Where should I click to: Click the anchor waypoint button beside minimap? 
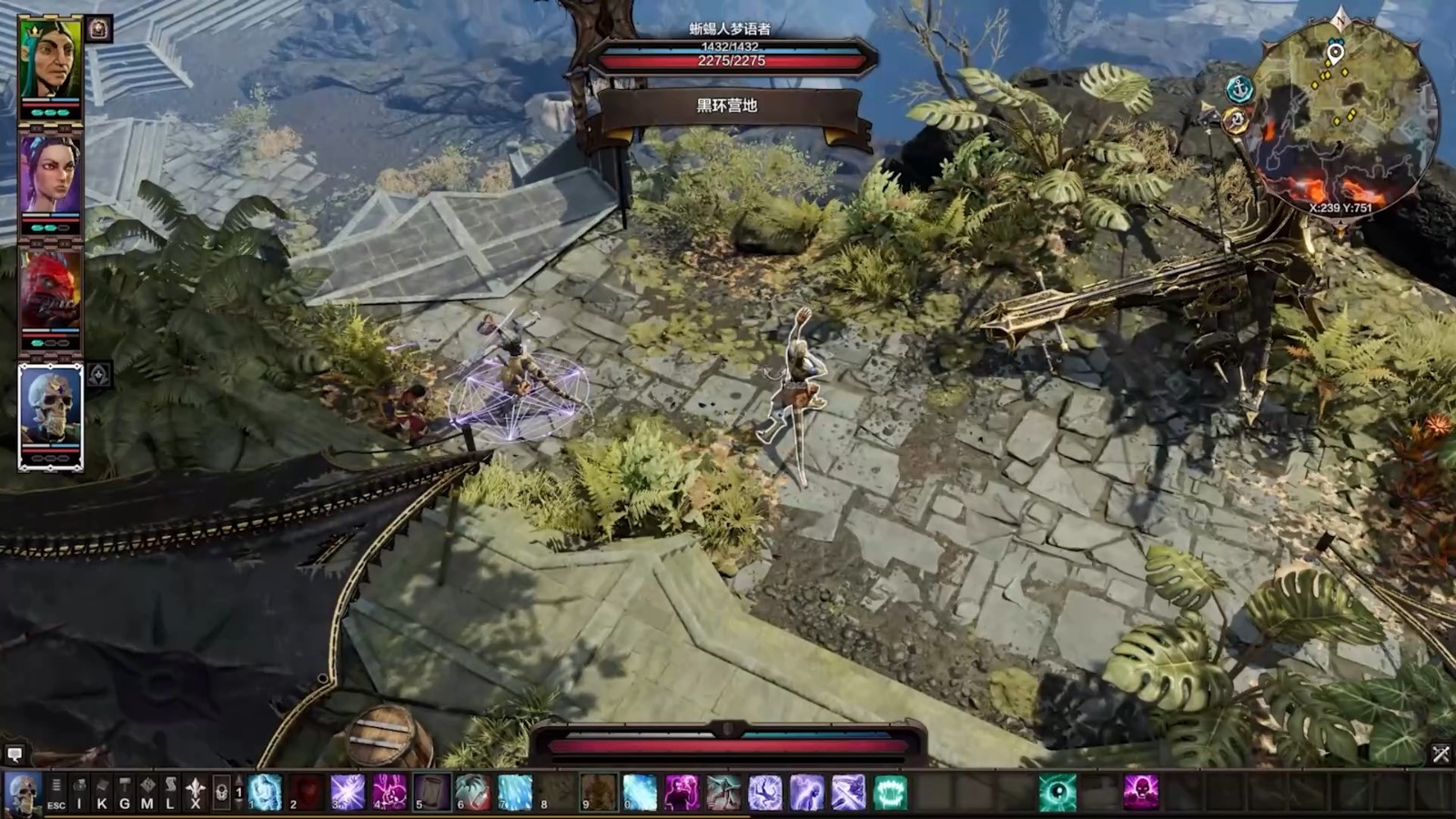[x=1239, y=88]
